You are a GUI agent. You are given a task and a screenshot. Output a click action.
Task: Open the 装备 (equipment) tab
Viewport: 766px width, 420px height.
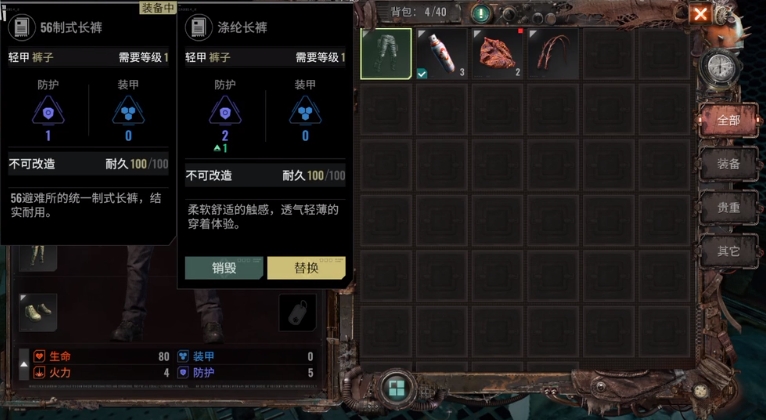[728, 164]
